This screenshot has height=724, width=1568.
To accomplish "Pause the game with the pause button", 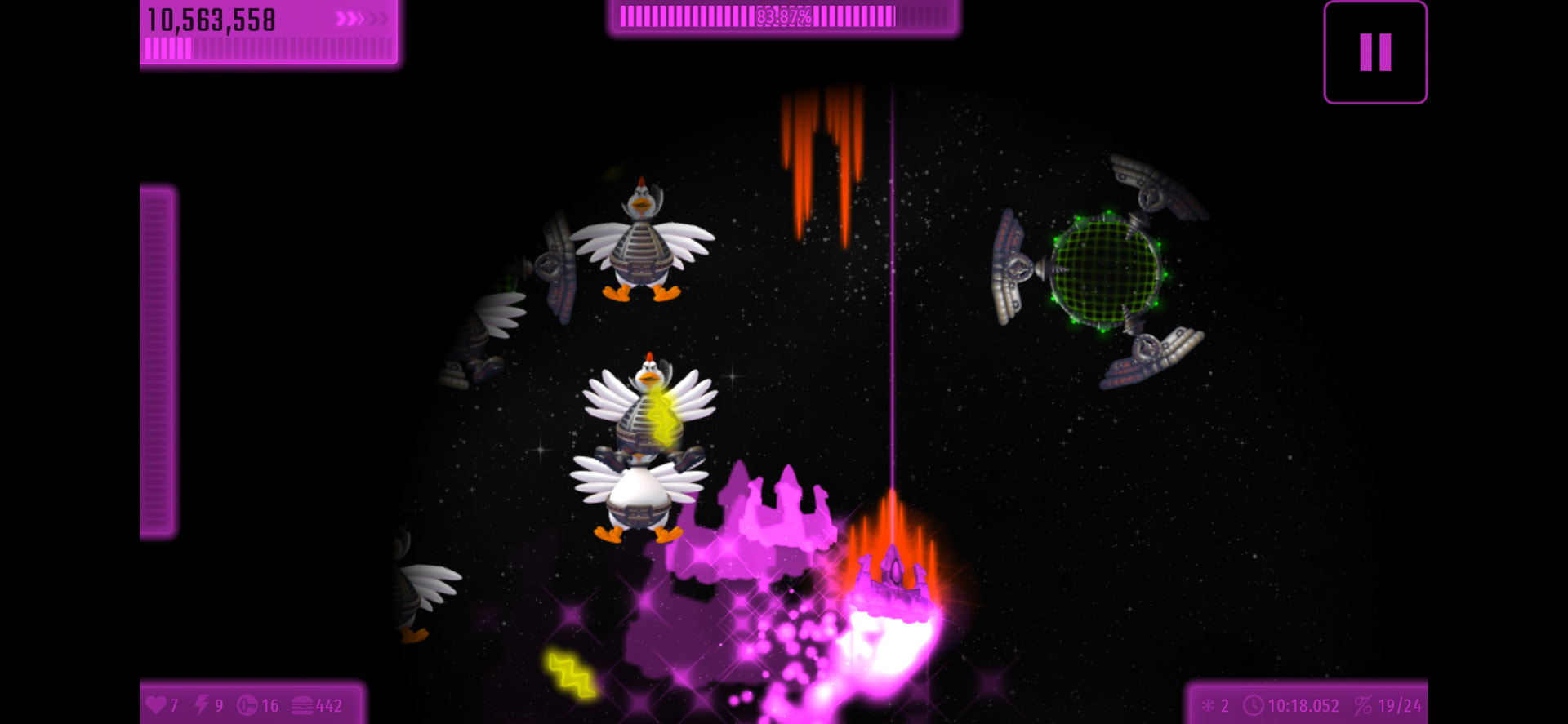I will pos(1374,52).
